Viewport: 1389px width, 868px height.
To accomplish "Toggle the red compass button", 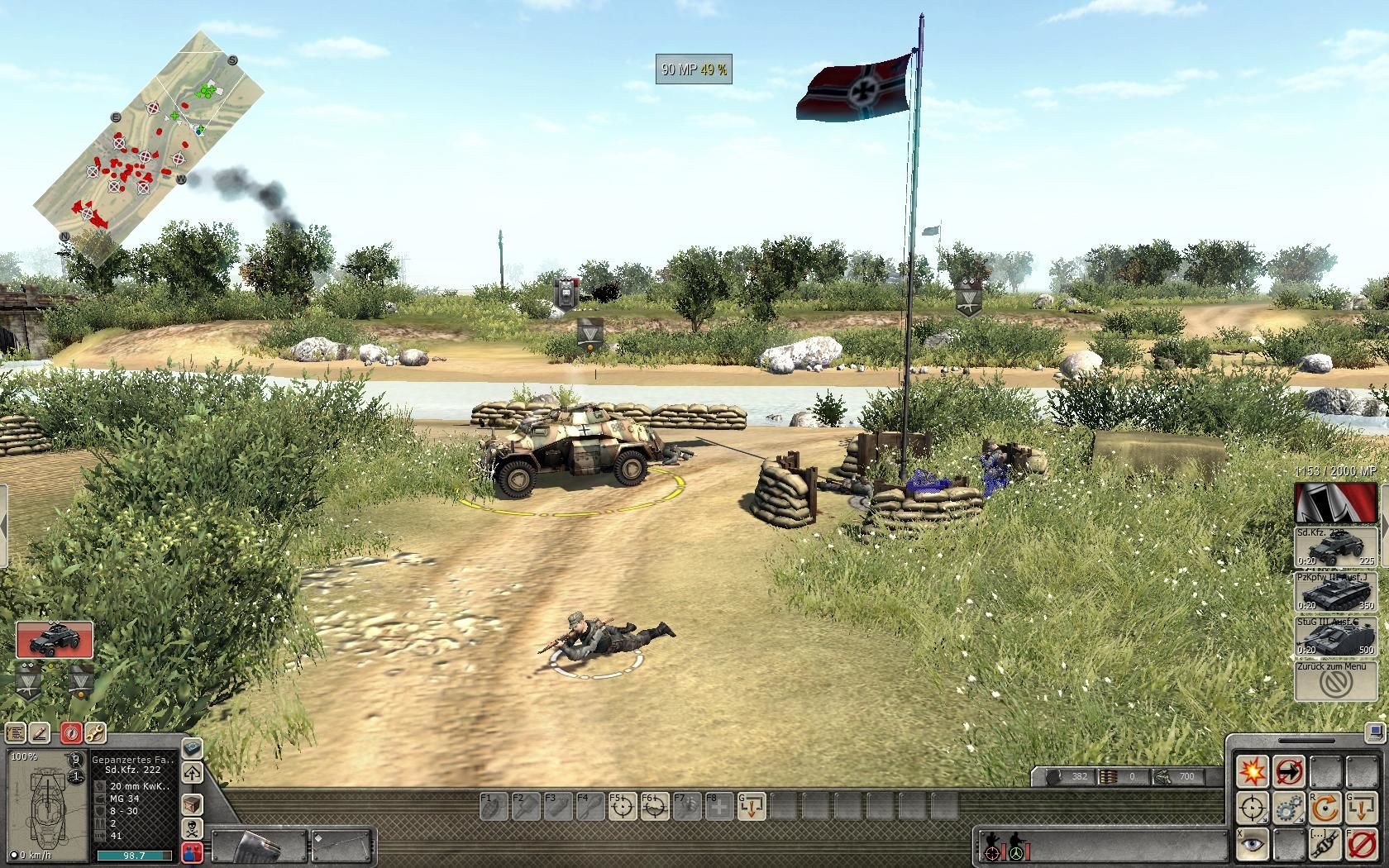I will click(73, 732).
